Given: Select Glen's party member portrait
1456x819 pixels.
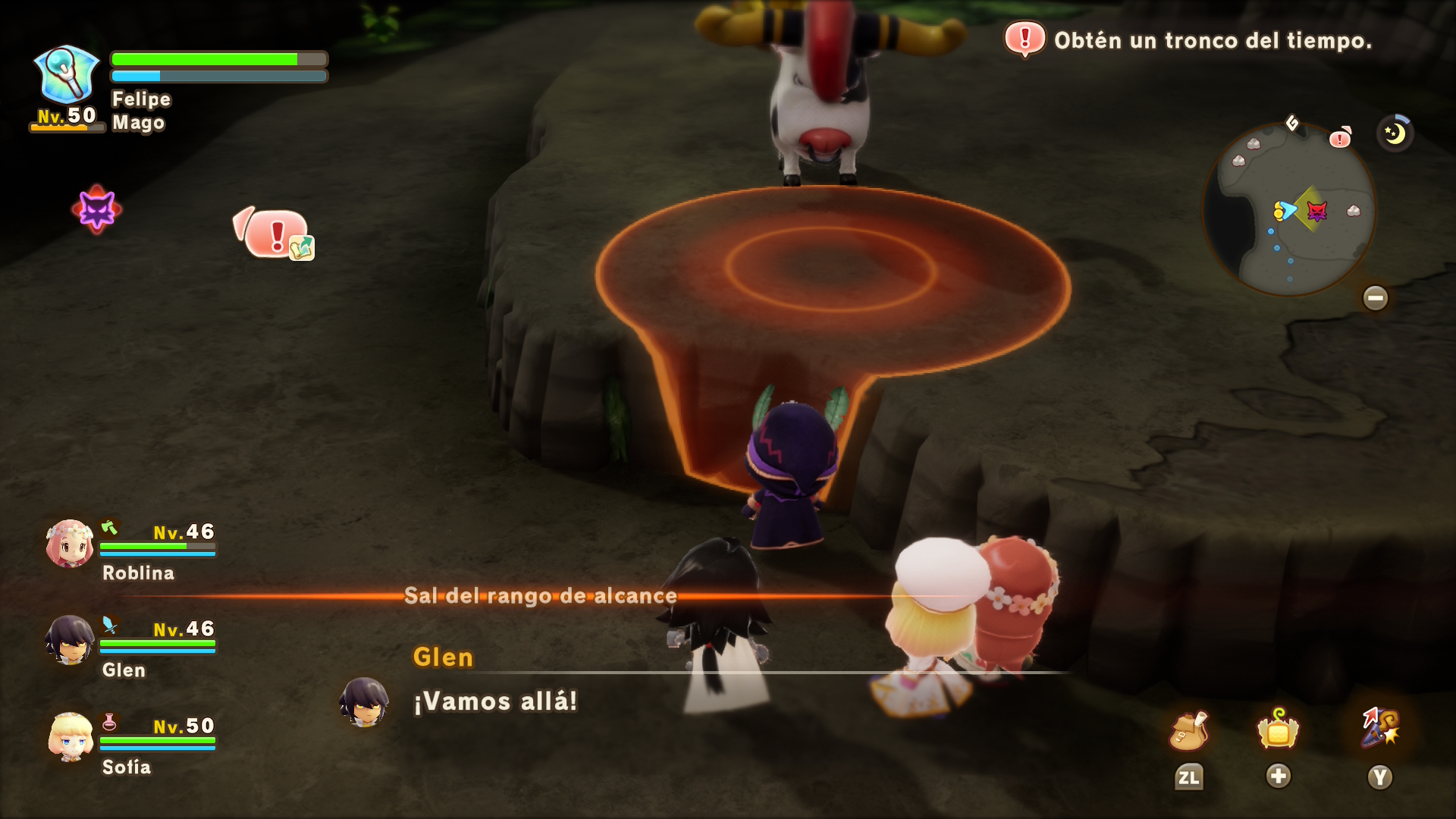Looking at the screenshot, I should [x=70, y=640].
